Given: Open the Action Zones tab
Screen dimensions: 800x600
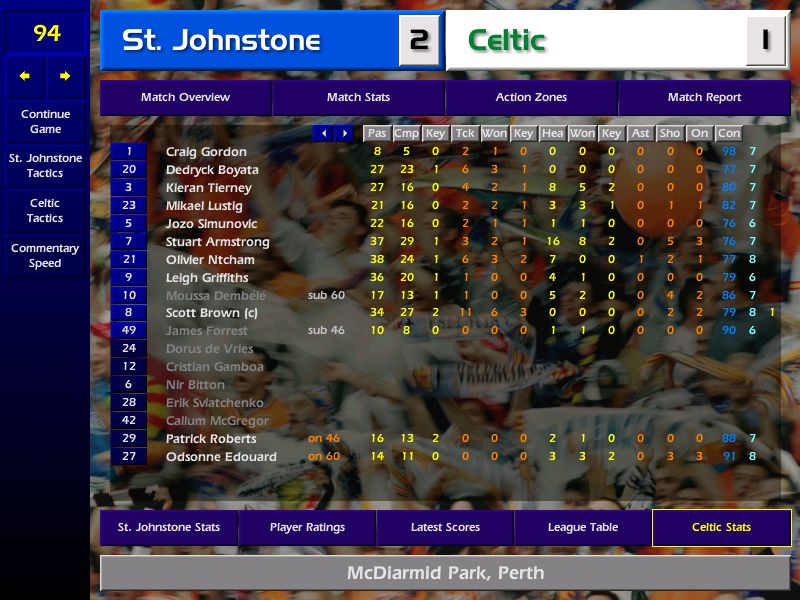Looking at the screenshot, I should 531,98.
